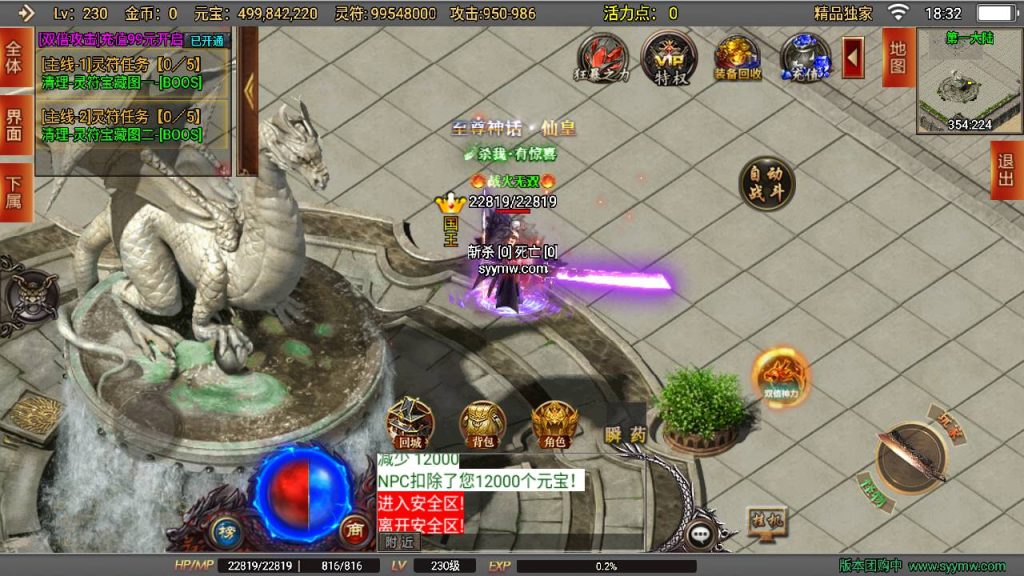Use the 回城 return-to-town icon
The width and height of the screenshot is (1024, 576).
tap(409, 423)
